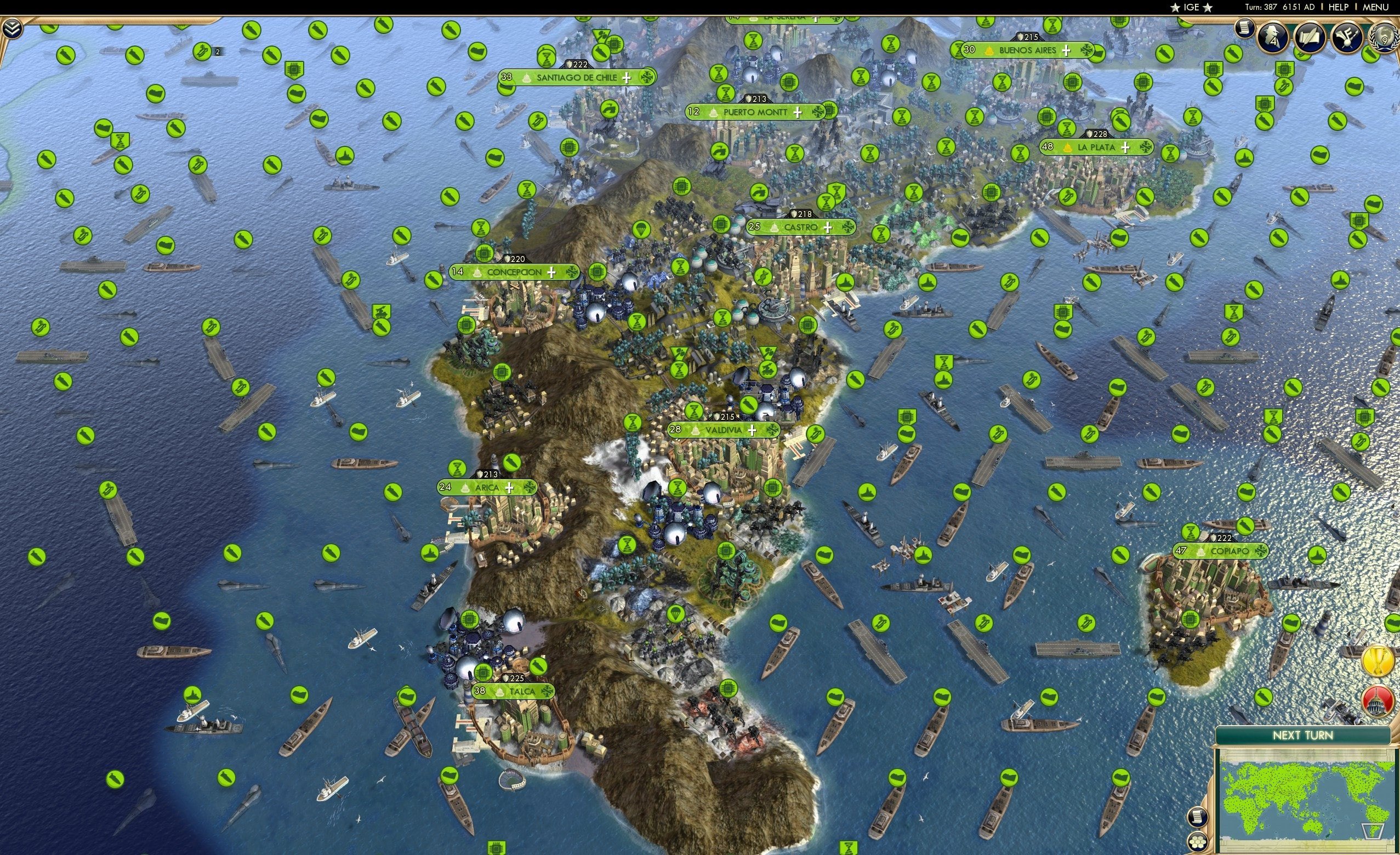Image resolution: width=1400 pixels, height=855 pixels.
Task: Collapse the top-left double-chevron panel
Action: [11, 27]
